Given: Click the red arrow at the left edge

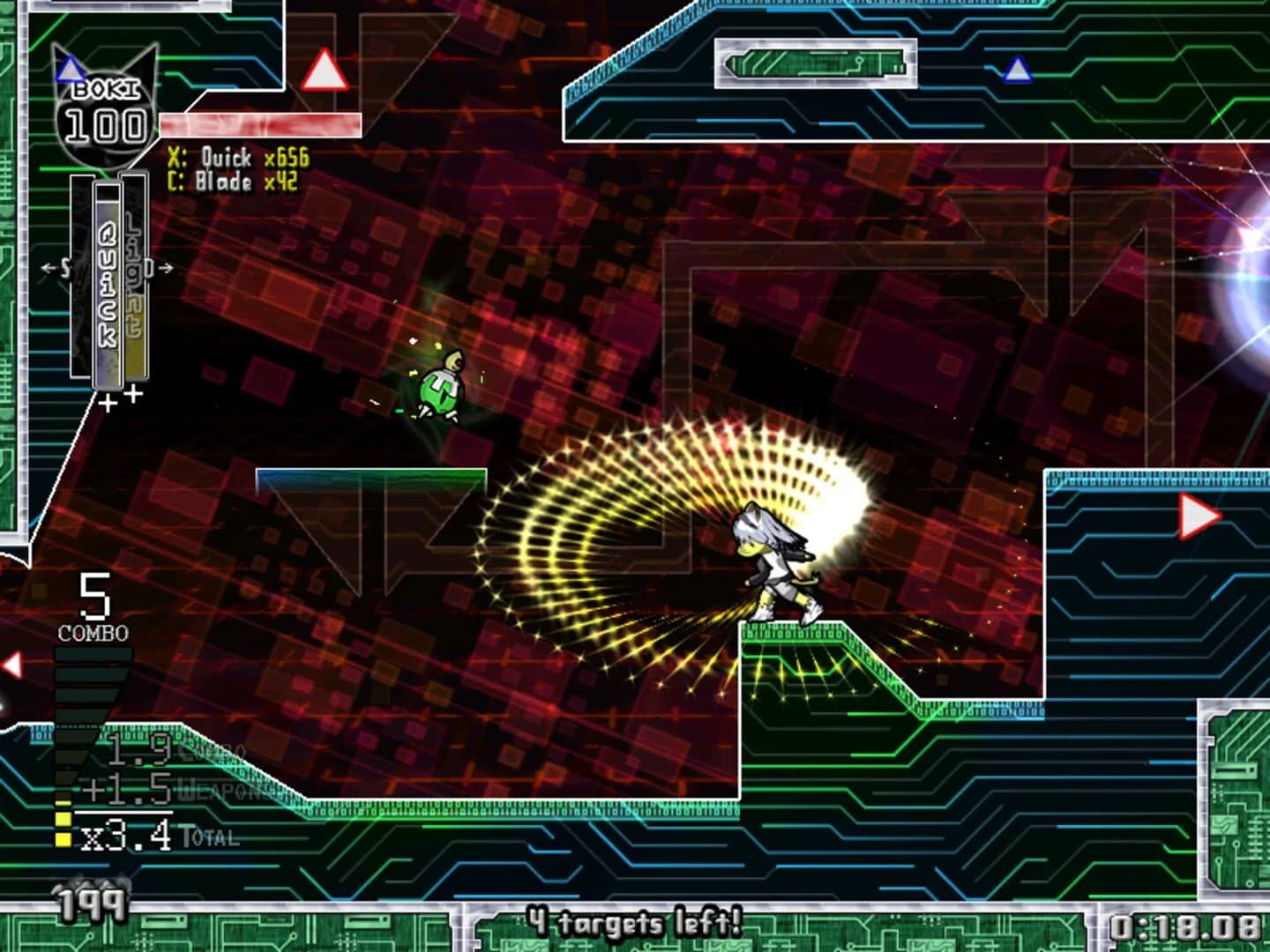Looking at the screenshot, I should pyautogui.click(x=11, y=665).
